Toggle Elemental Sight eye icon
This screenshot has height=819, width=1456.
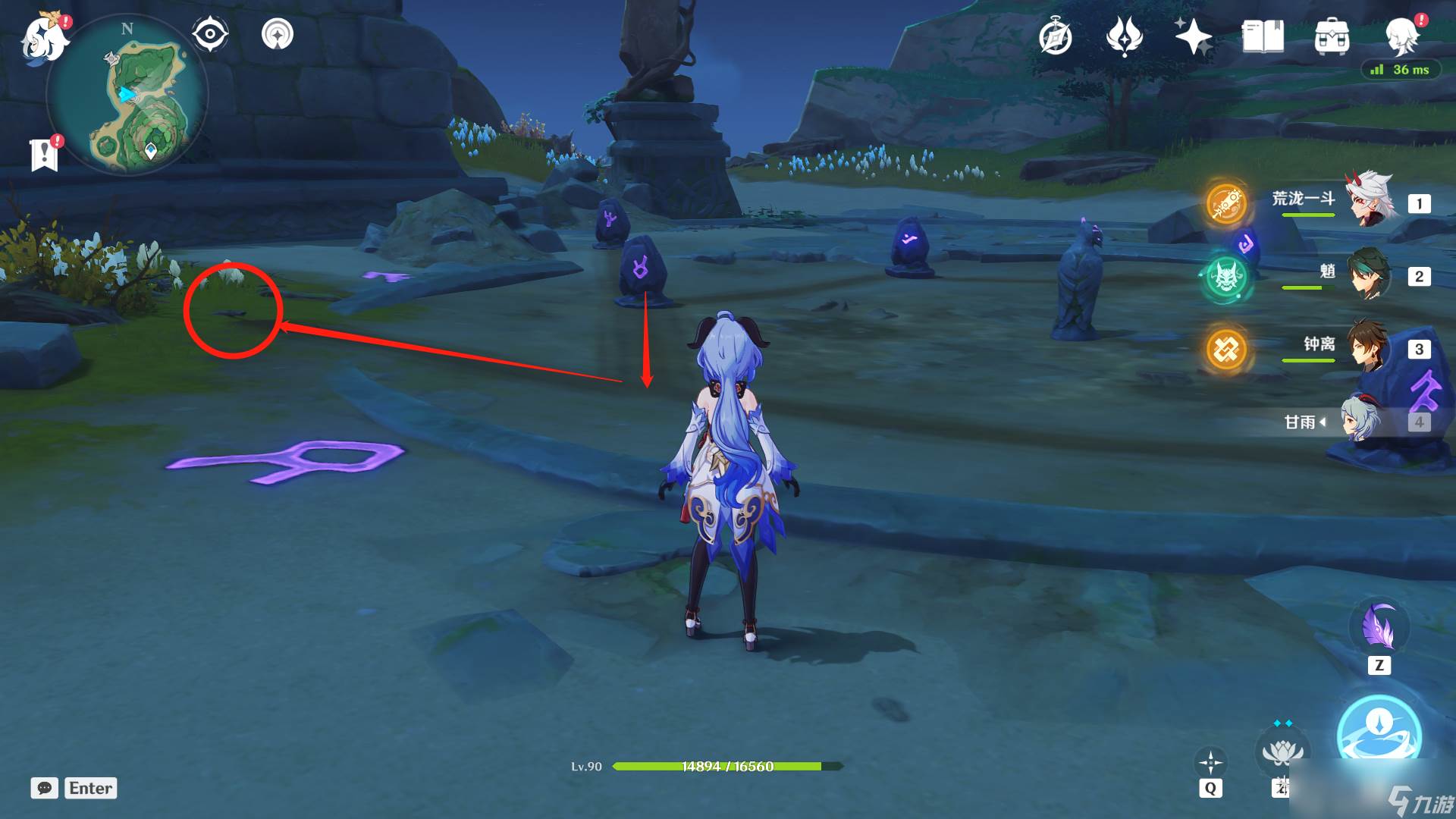coord(210,34)
